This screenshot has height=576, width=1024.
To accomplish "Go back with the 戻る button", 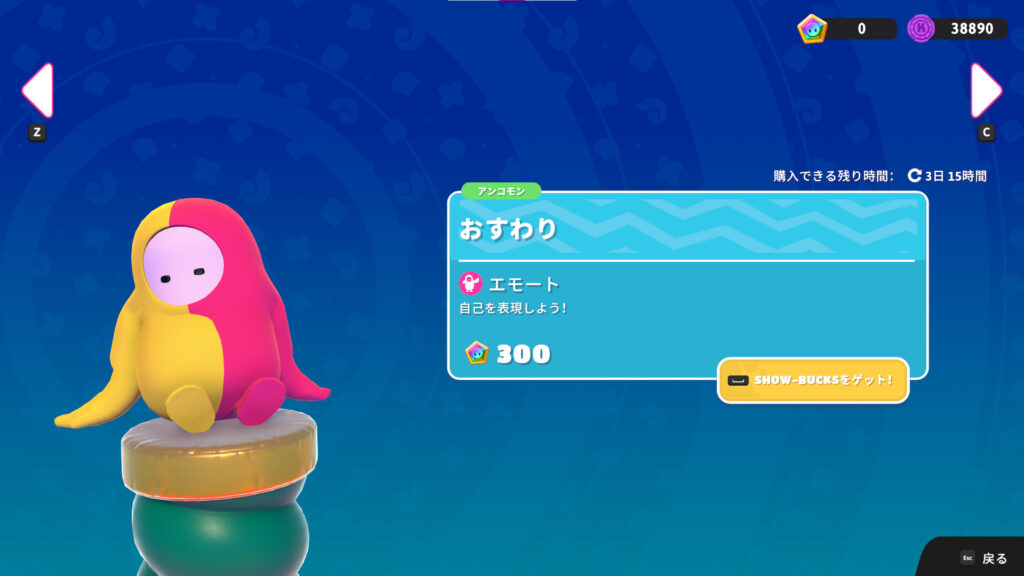I will pyautogui.click(x=984, y=558).
